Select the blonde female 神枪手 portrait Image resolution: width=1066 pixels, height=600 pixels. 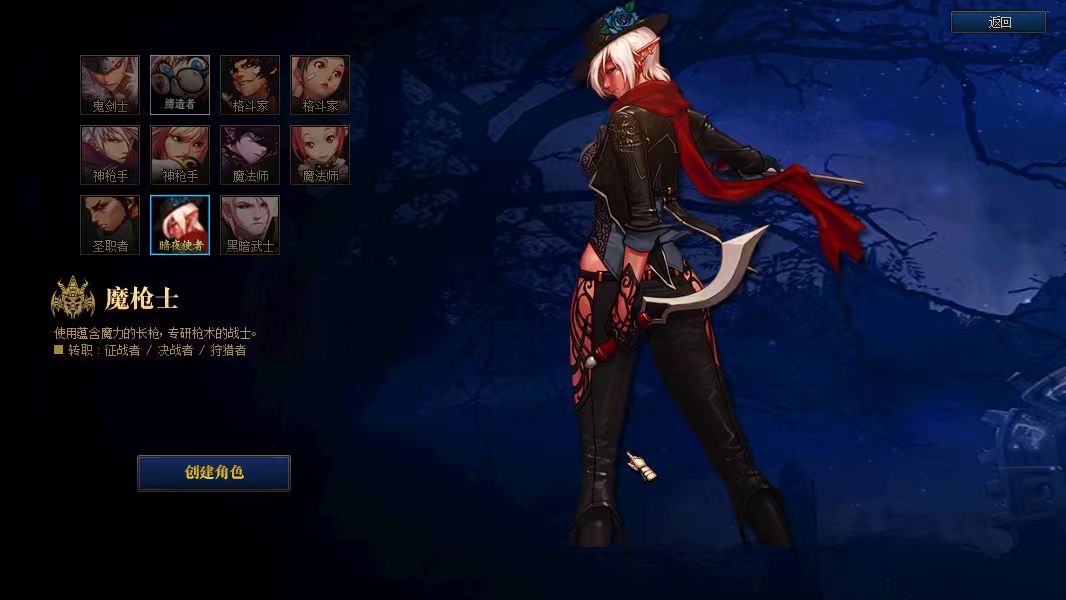point(180,155)
